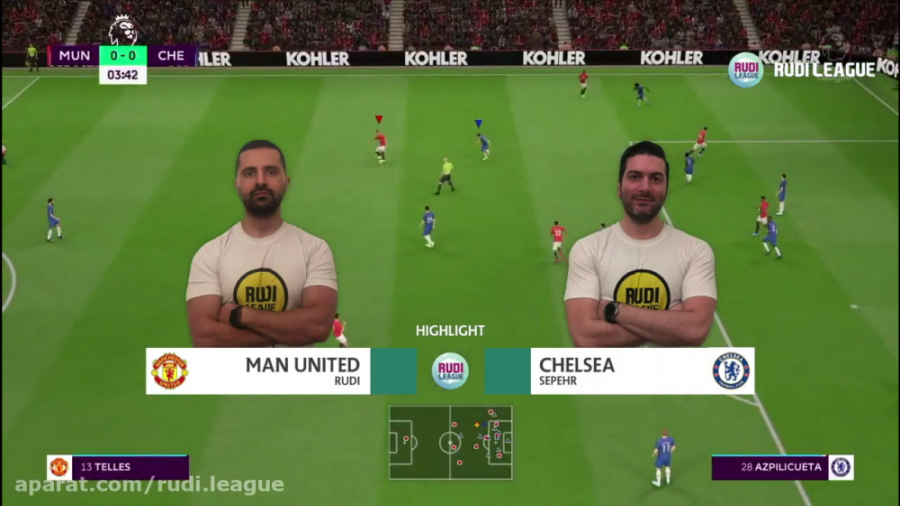900x506 pixels.
Task: Click the Premier League lion logo
Action: tap(122, 30)
